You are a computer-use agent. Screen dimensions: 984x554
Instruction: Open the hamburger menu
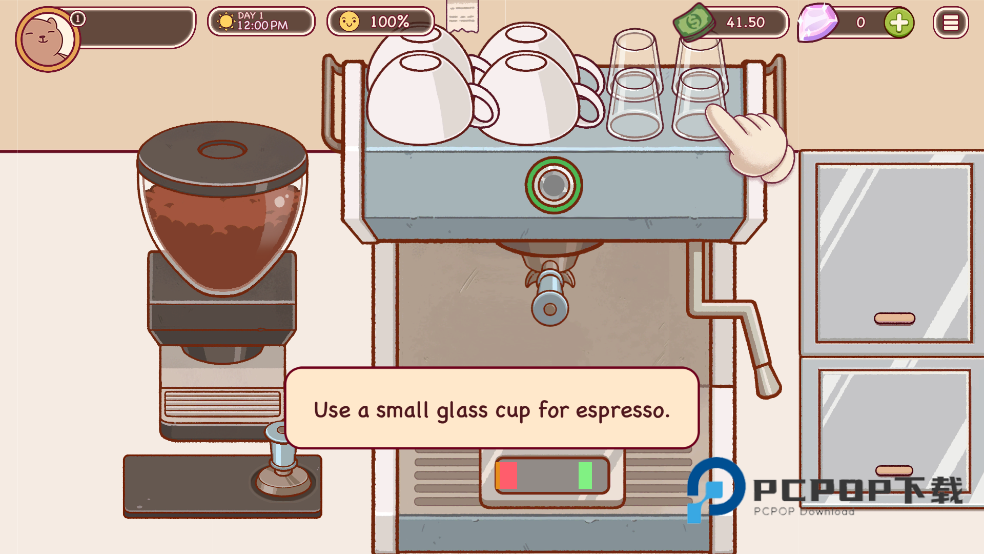950,22
